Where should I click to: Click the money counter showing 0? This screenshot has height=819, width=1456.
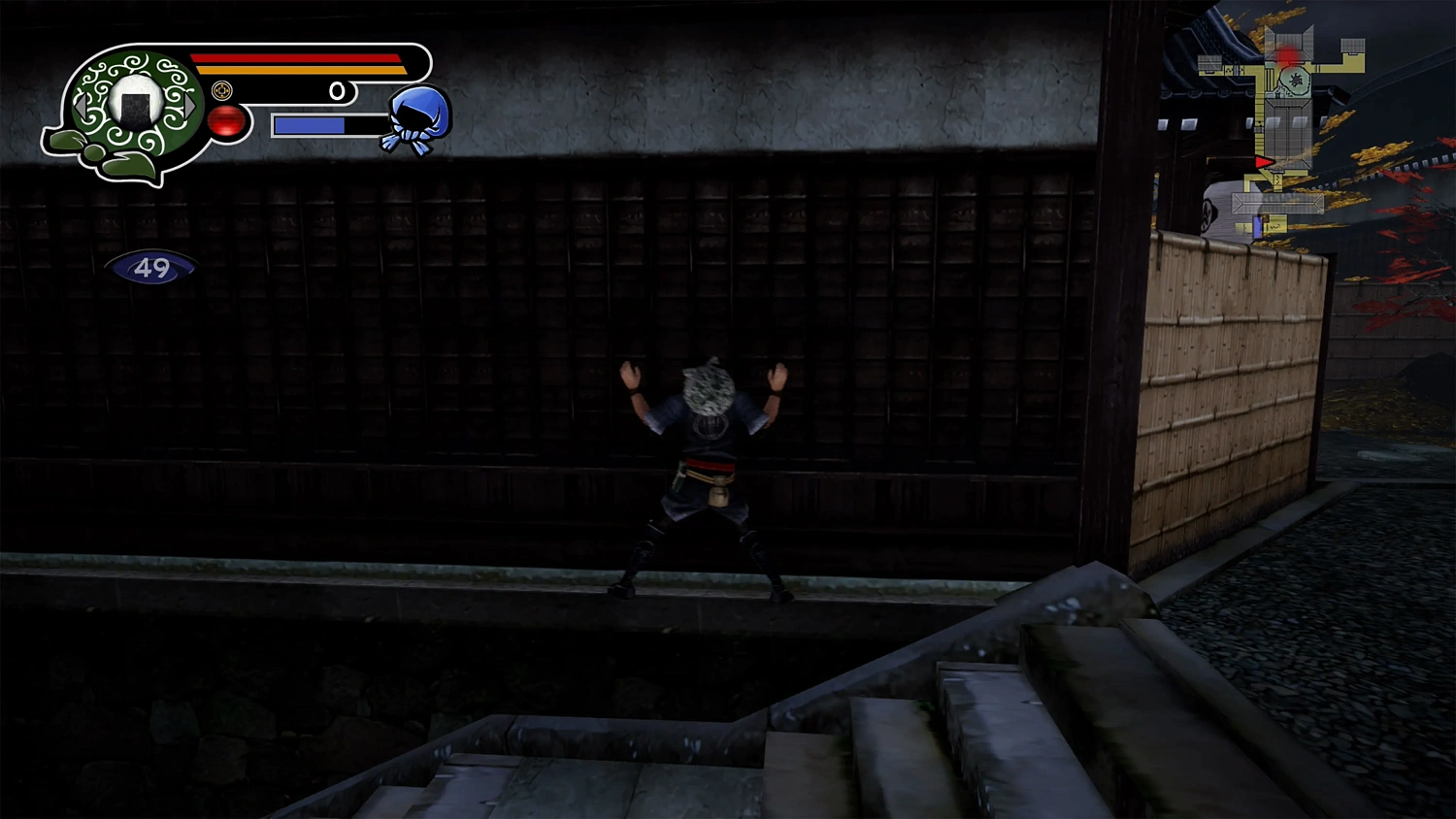tap(338, 90)
